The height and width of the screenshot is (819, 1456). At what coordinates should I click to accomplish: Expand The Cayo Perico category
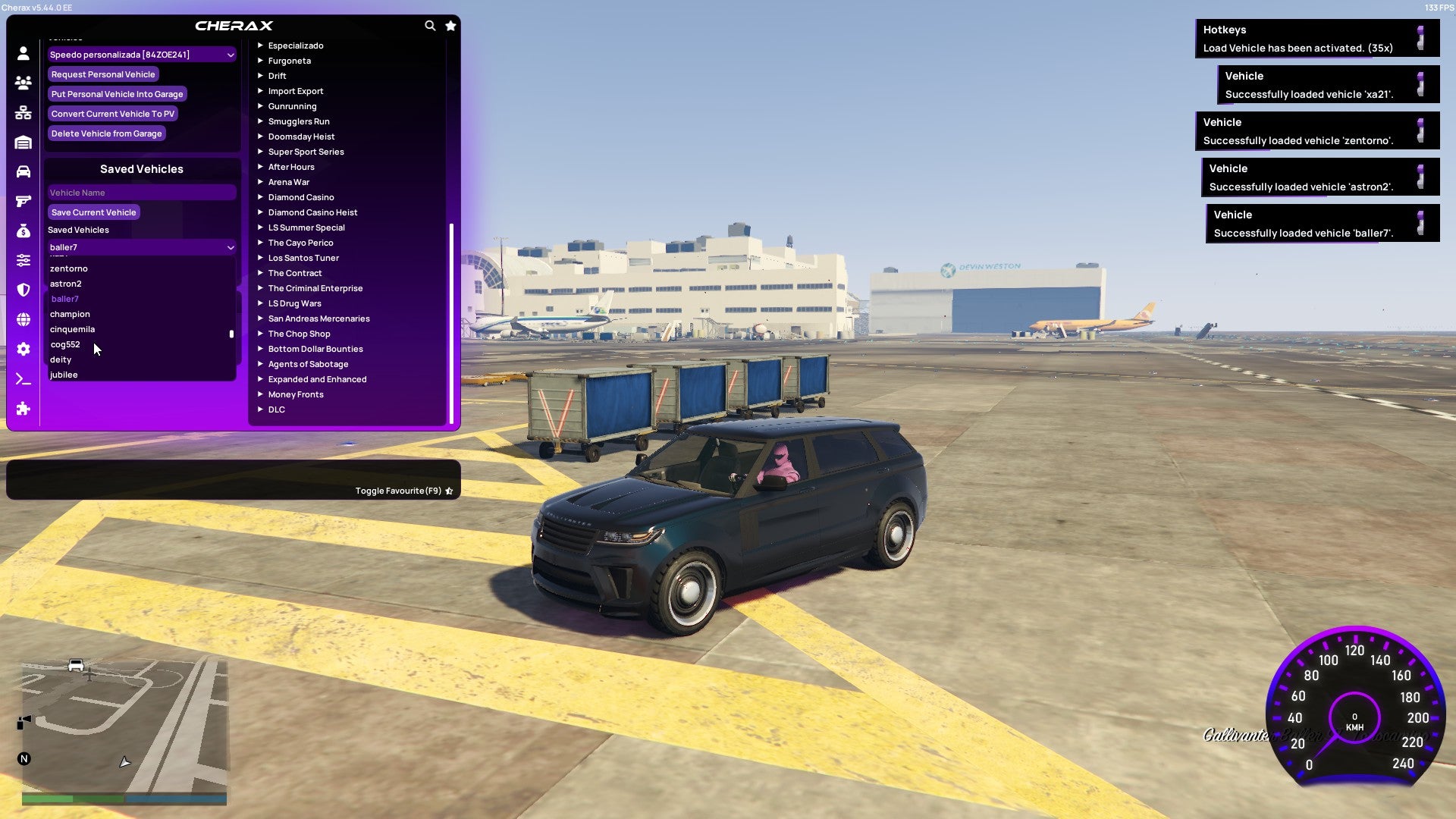coord(301,243)
